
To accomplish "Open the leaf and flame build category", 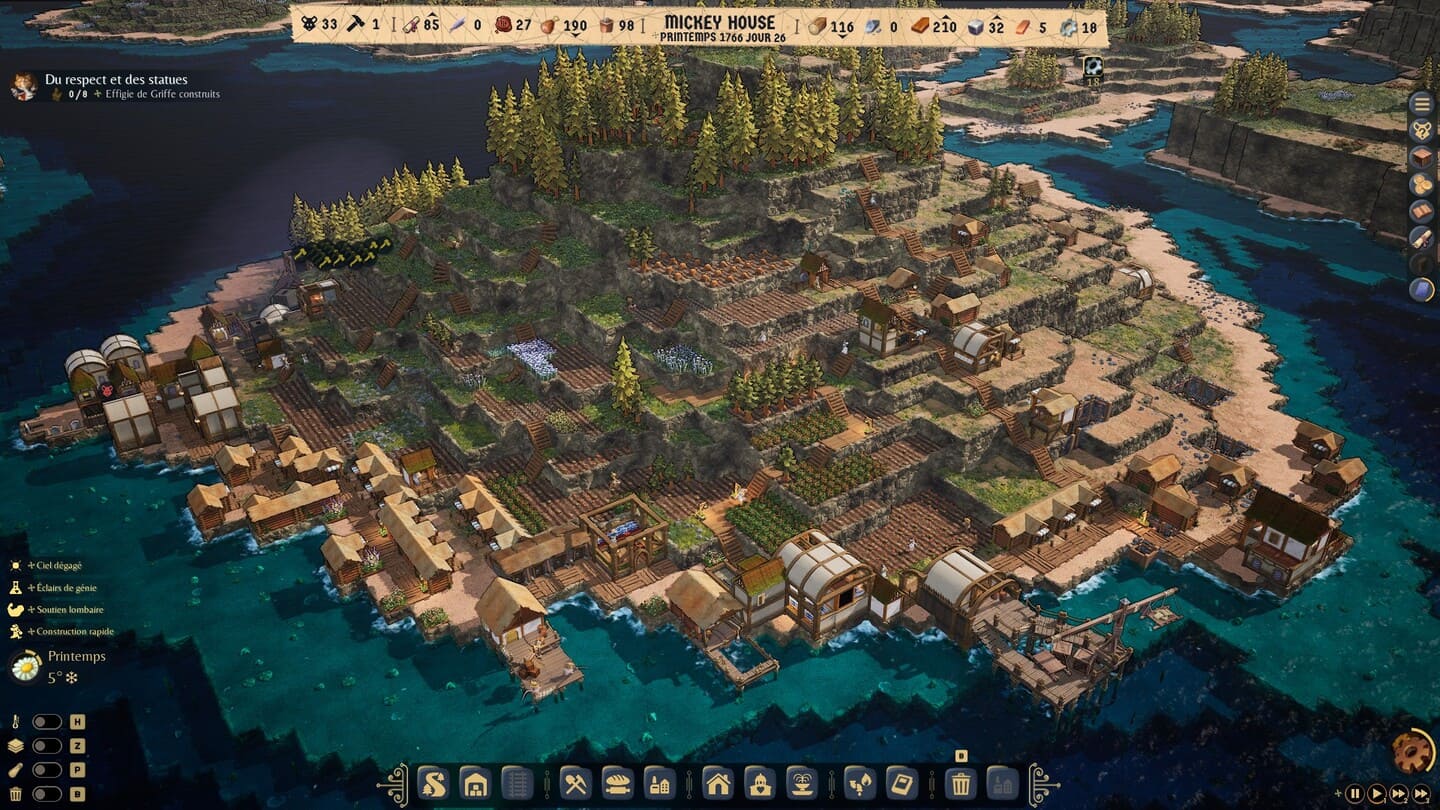I will pos(859,782).
